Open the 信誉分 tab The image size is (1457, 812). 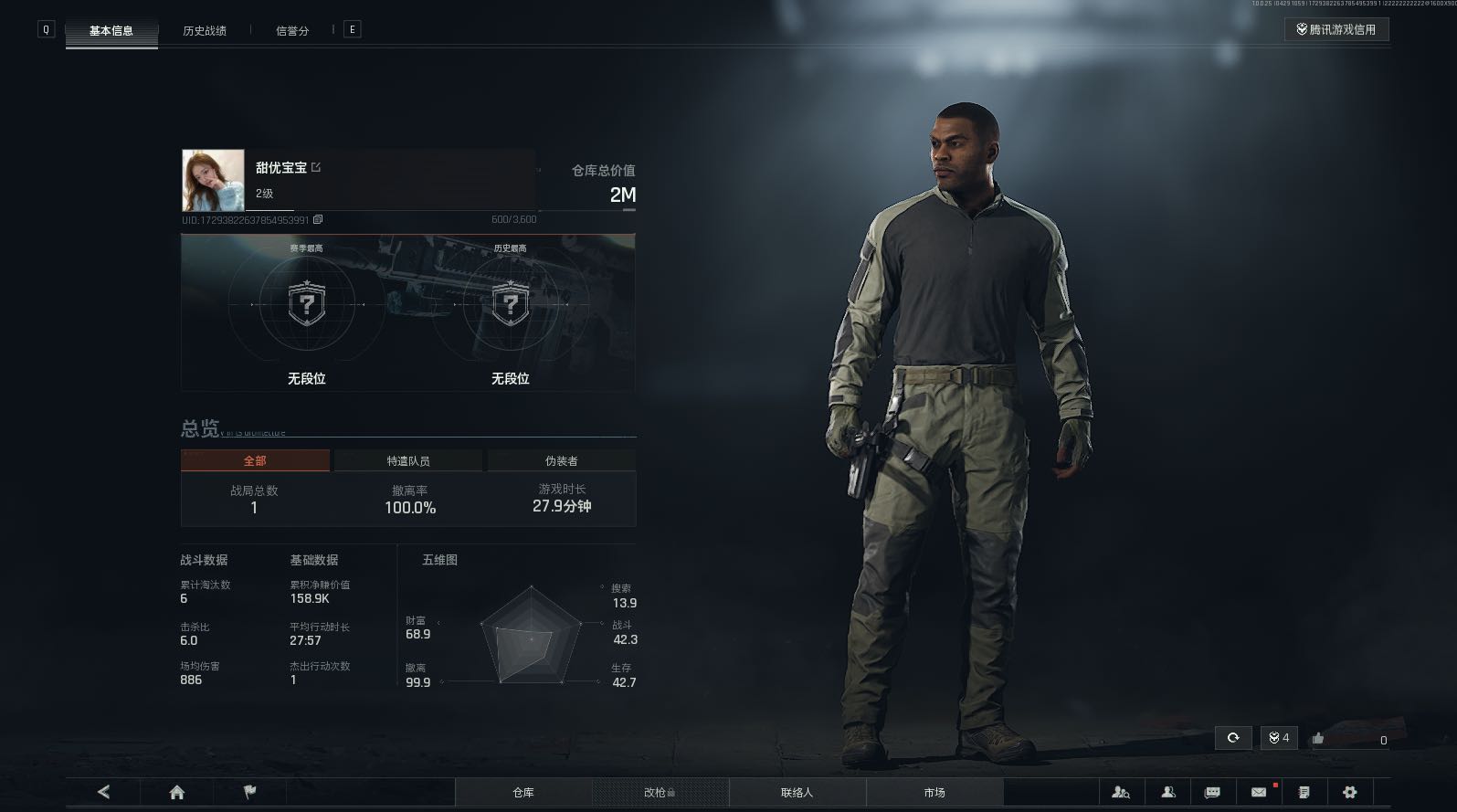click(x=292, y=30)
